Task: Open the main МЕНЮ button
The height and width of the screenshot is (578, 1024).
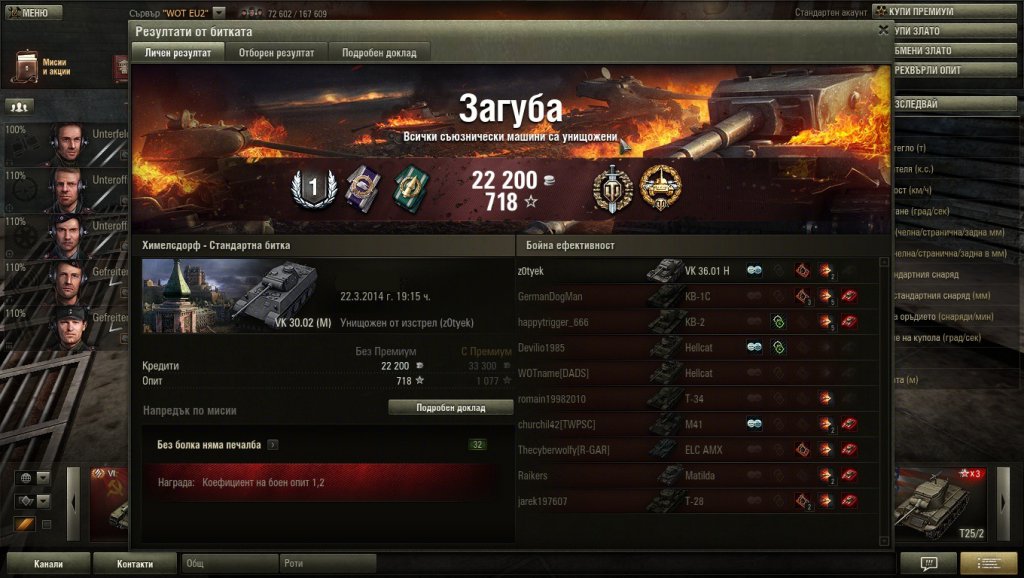Action: (28, 12)
